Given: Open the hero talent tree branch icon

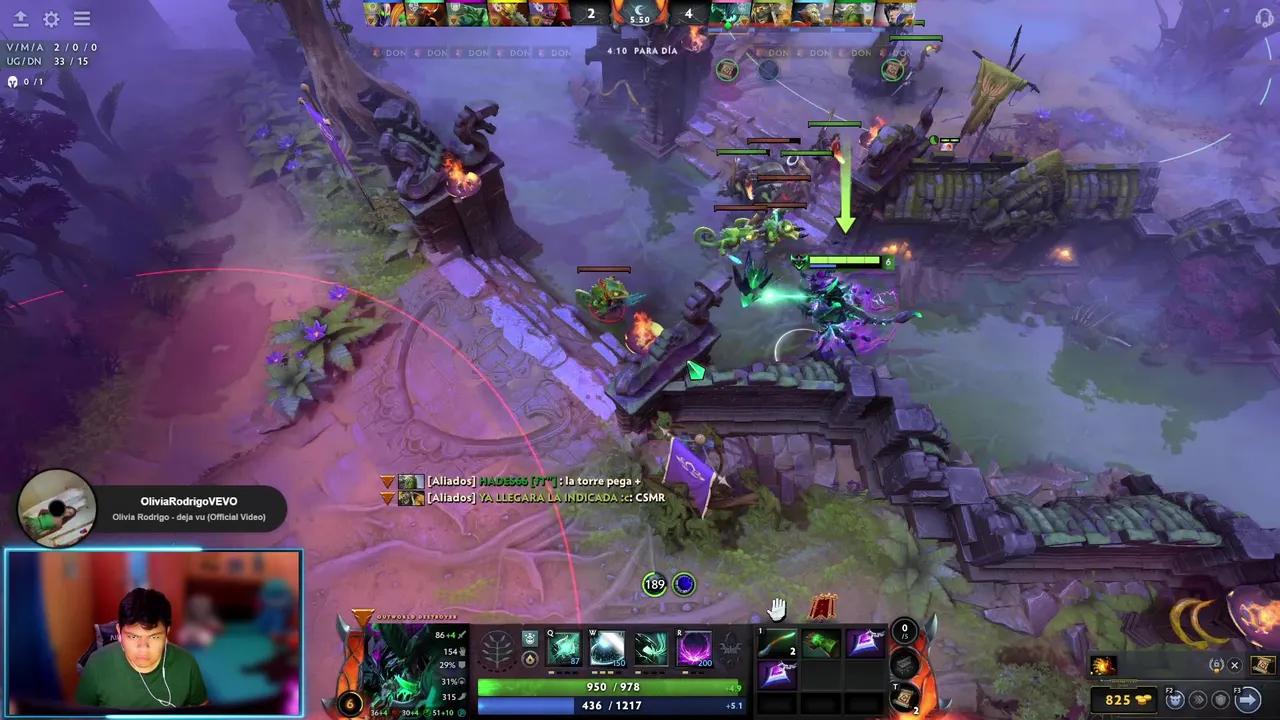Looking at the screenshot, I should (498, 648).
